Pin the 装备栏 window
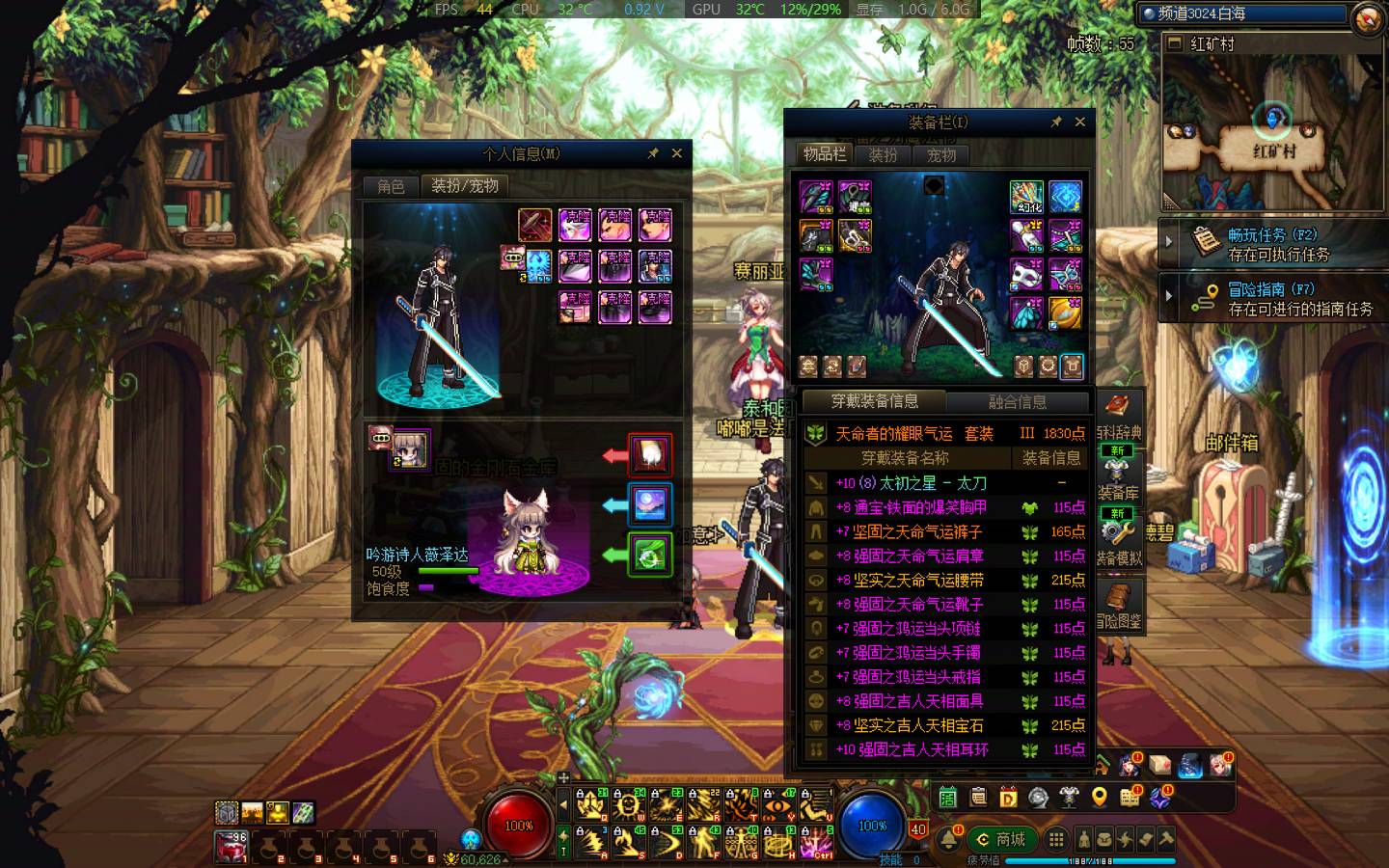The height and width of the screenshot is (868, 1389). coord(1056,122)
